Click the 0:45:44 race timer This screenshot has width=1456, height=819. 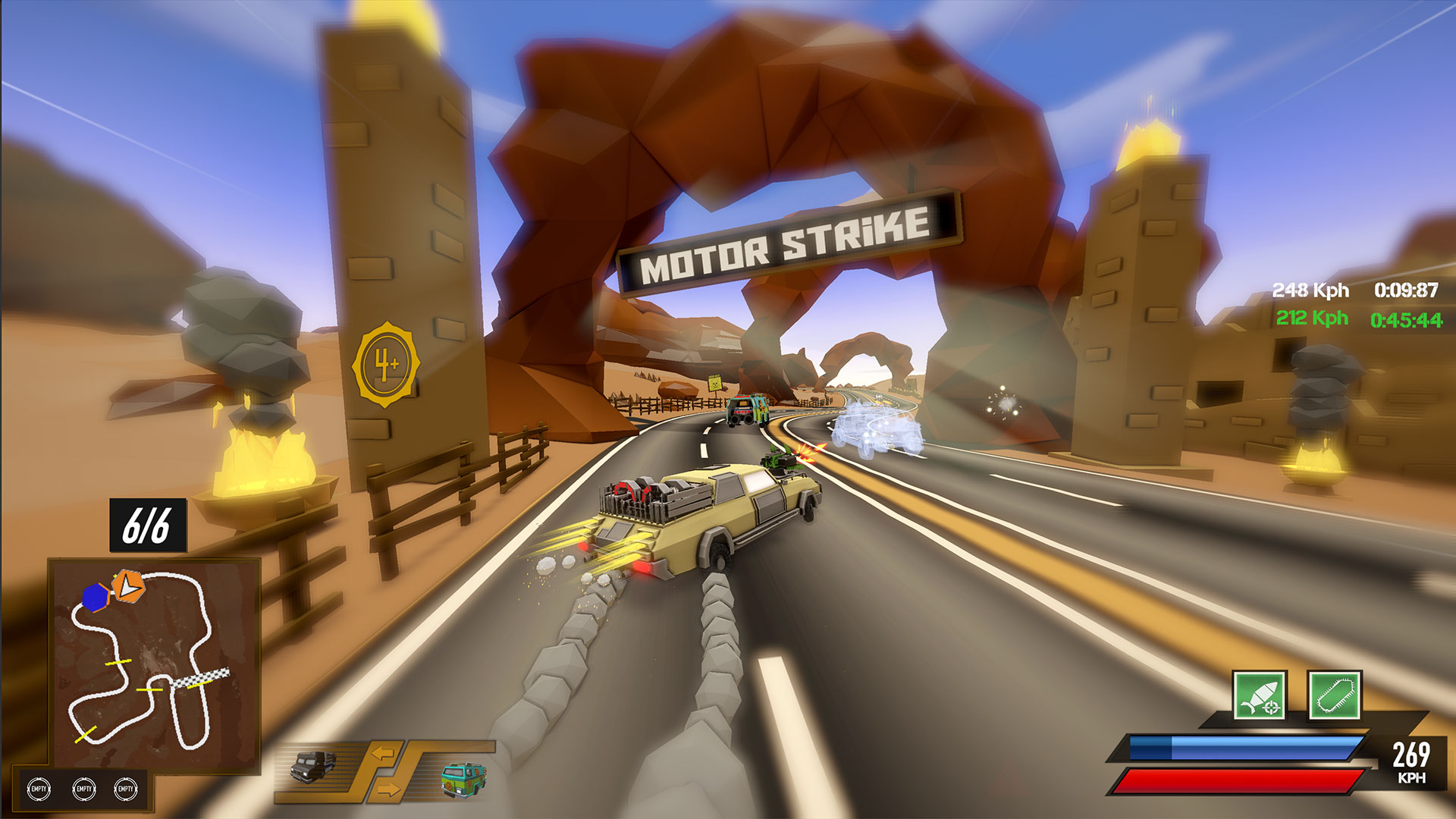coord(1407,320)
